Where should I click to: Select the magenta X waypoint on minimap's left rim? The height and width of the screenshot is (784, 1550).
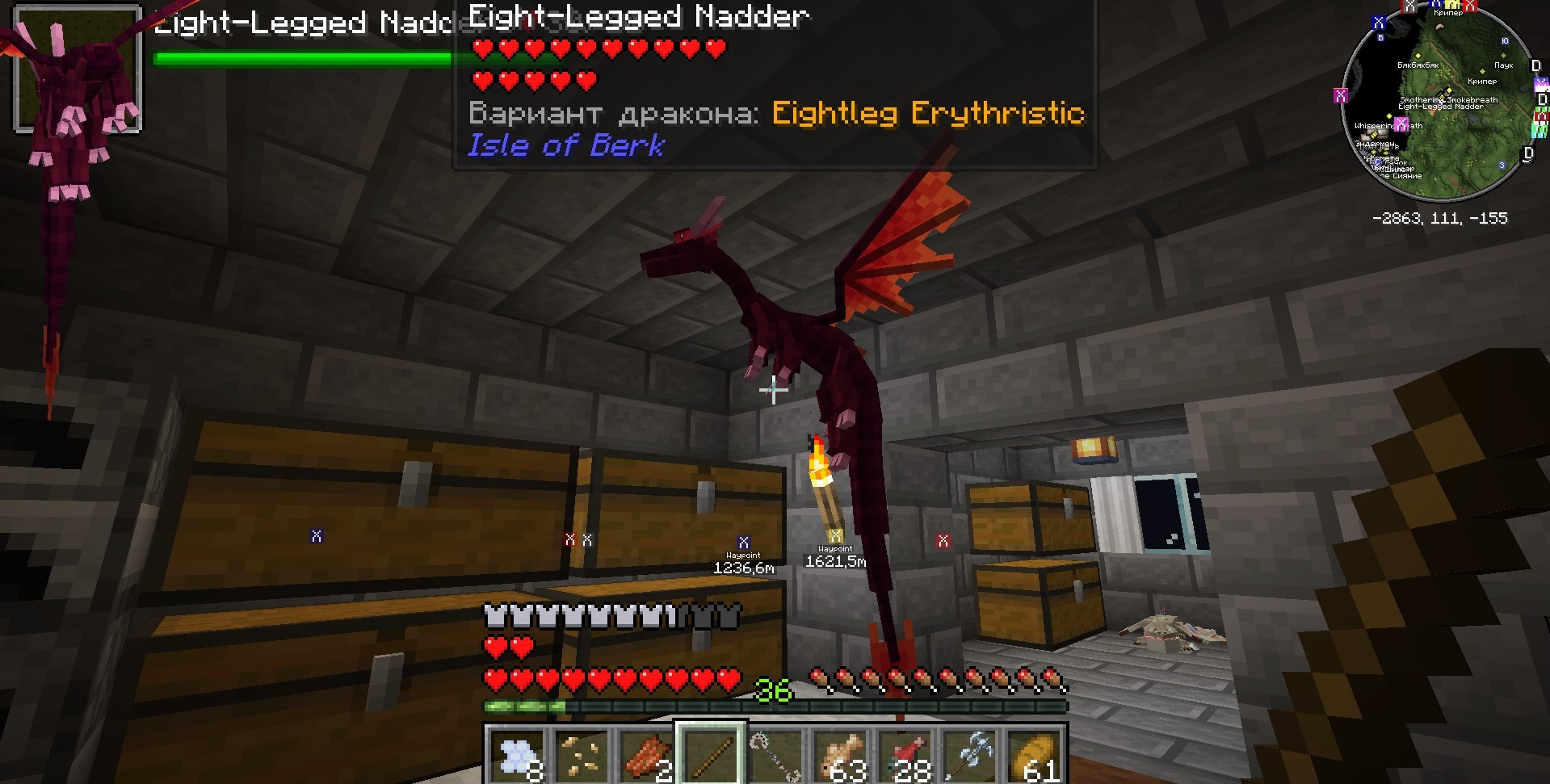coord(1341,95)
